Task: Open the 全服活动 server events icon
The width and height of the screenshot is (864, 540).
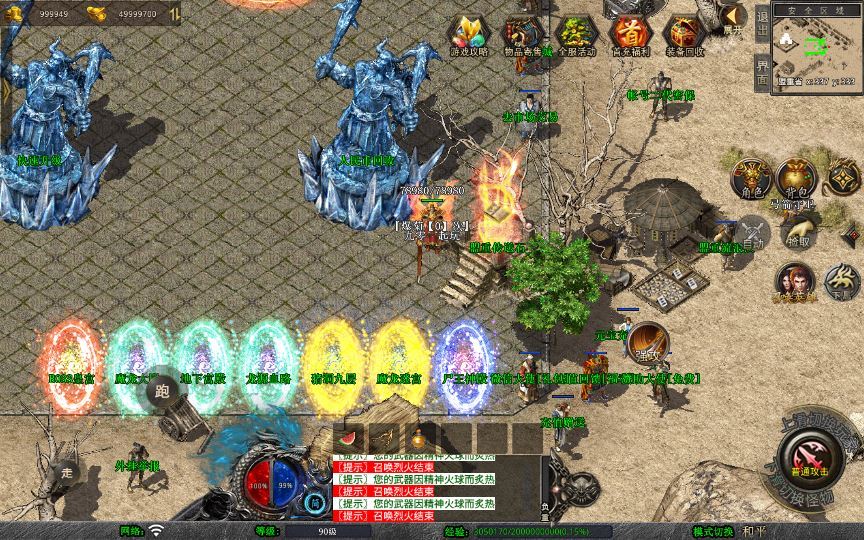Action: point(575,35)
